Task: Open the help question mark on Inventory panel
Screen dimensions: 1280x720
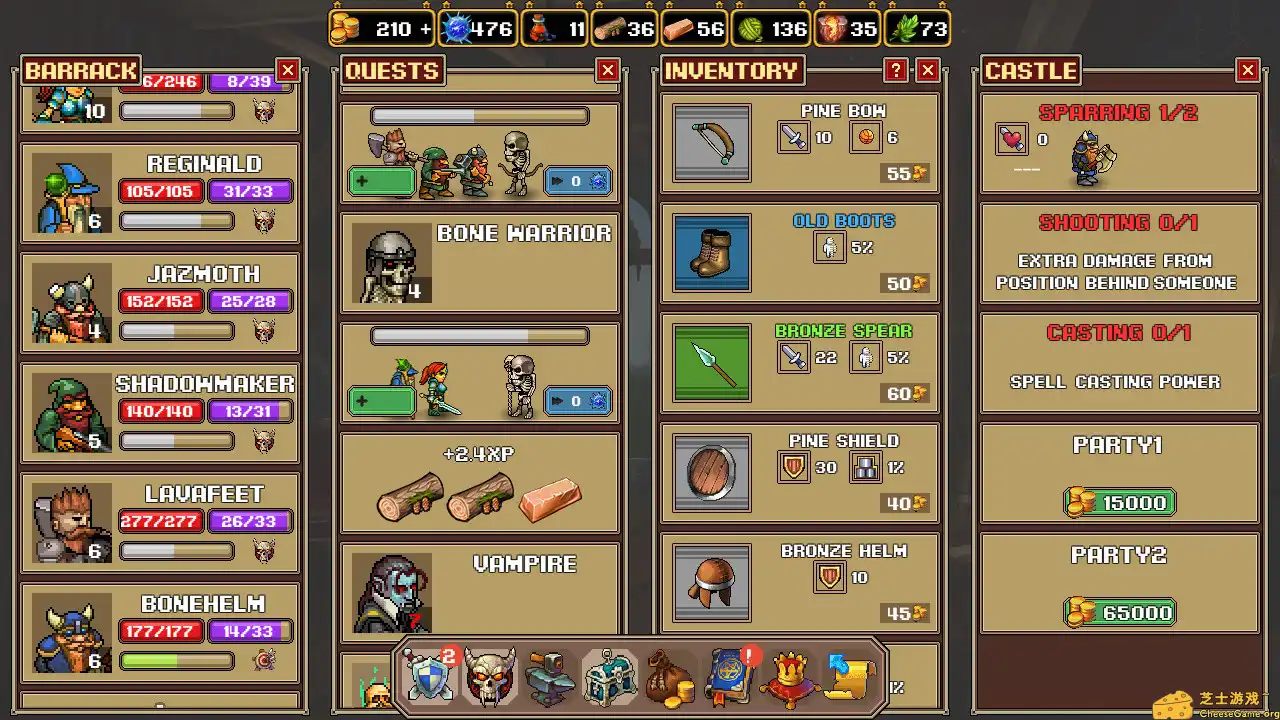Action: (x=895, y=71)
